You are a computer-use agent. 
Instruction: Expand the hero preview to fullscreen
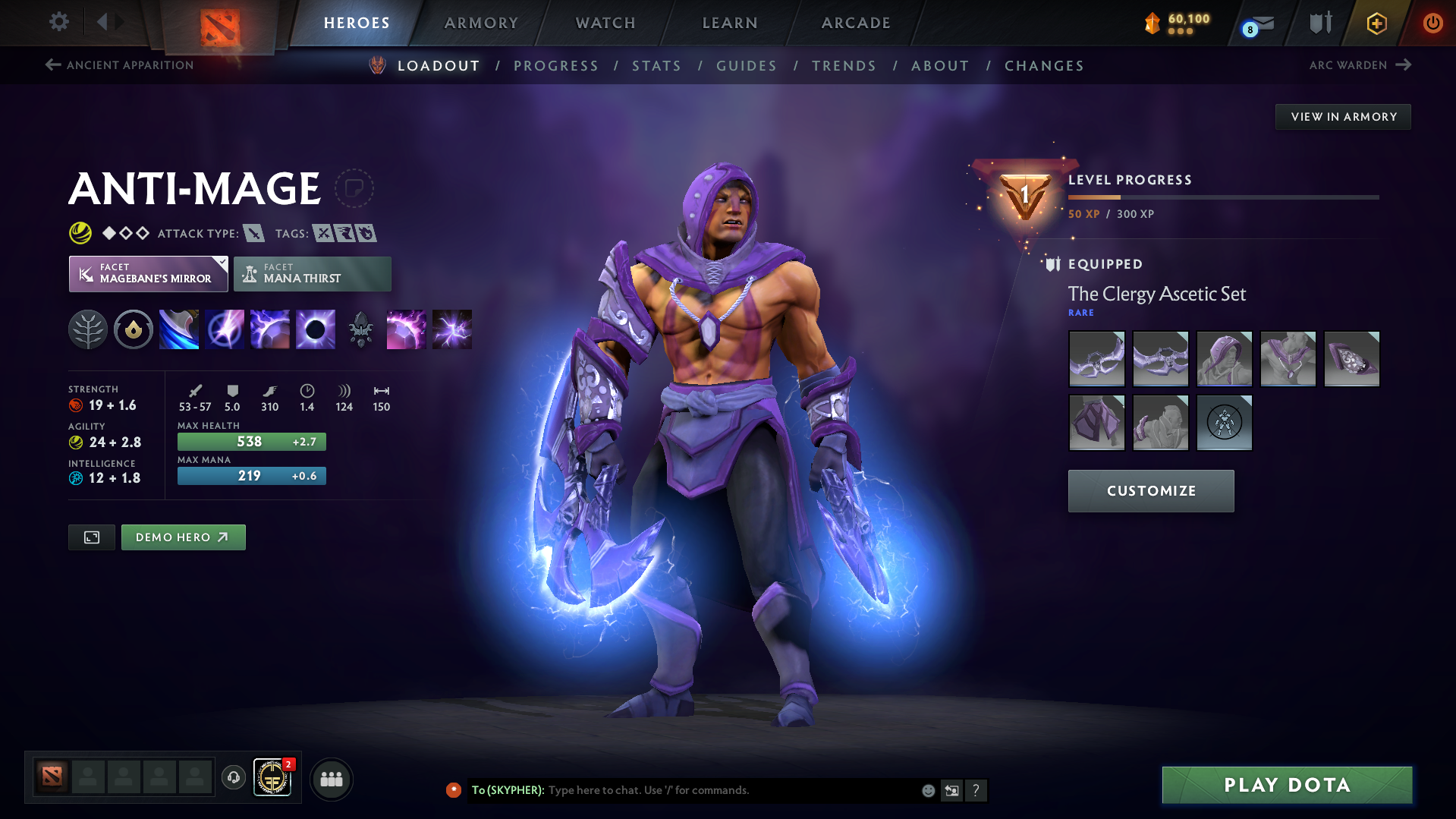click(91, 537)
